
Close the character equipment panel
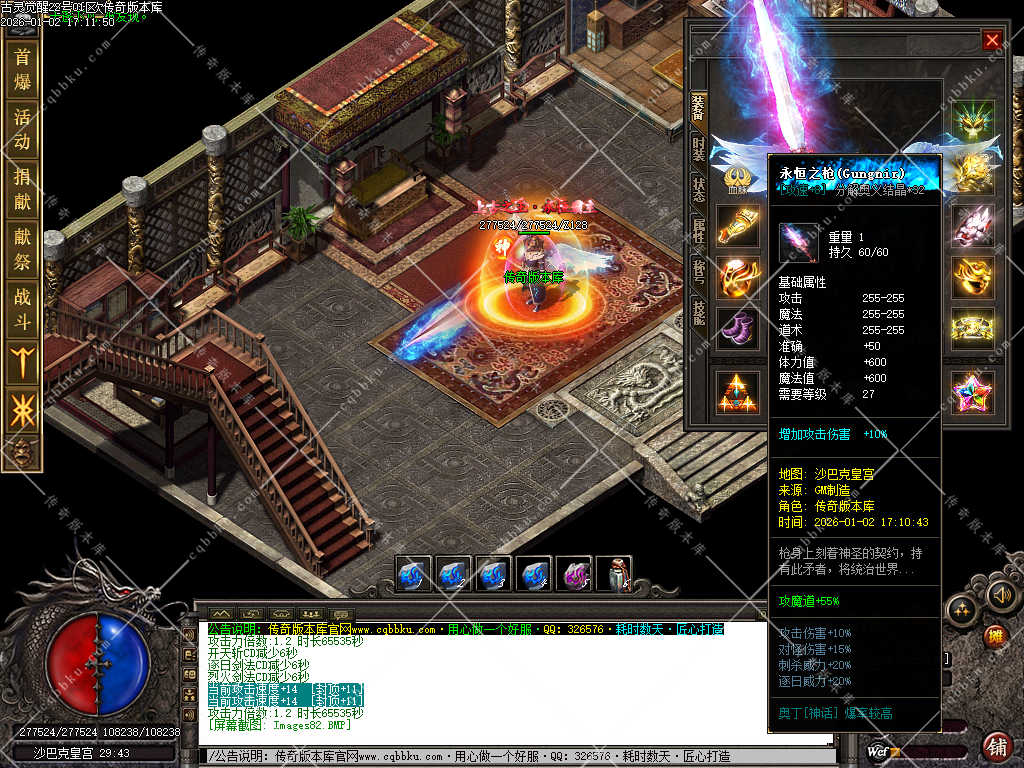point(991,40)
